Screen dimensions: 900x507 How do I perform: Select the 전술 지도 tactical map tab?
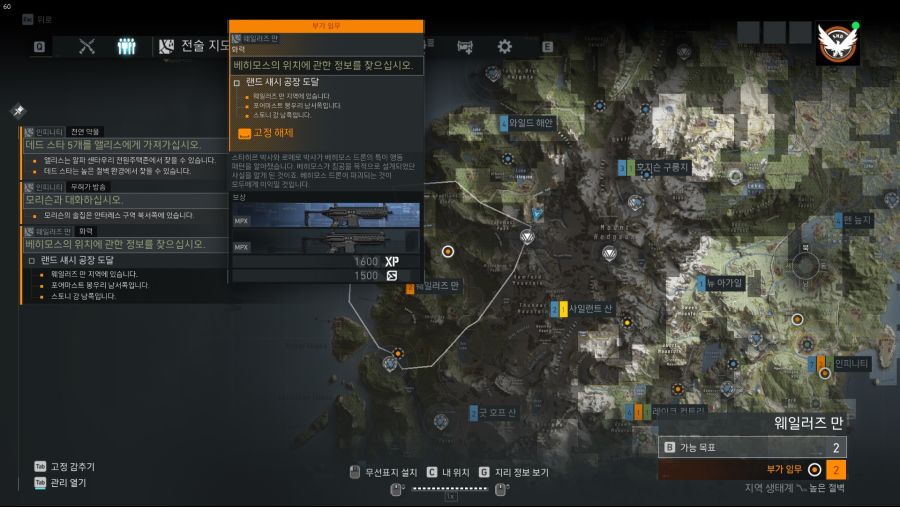193,46
